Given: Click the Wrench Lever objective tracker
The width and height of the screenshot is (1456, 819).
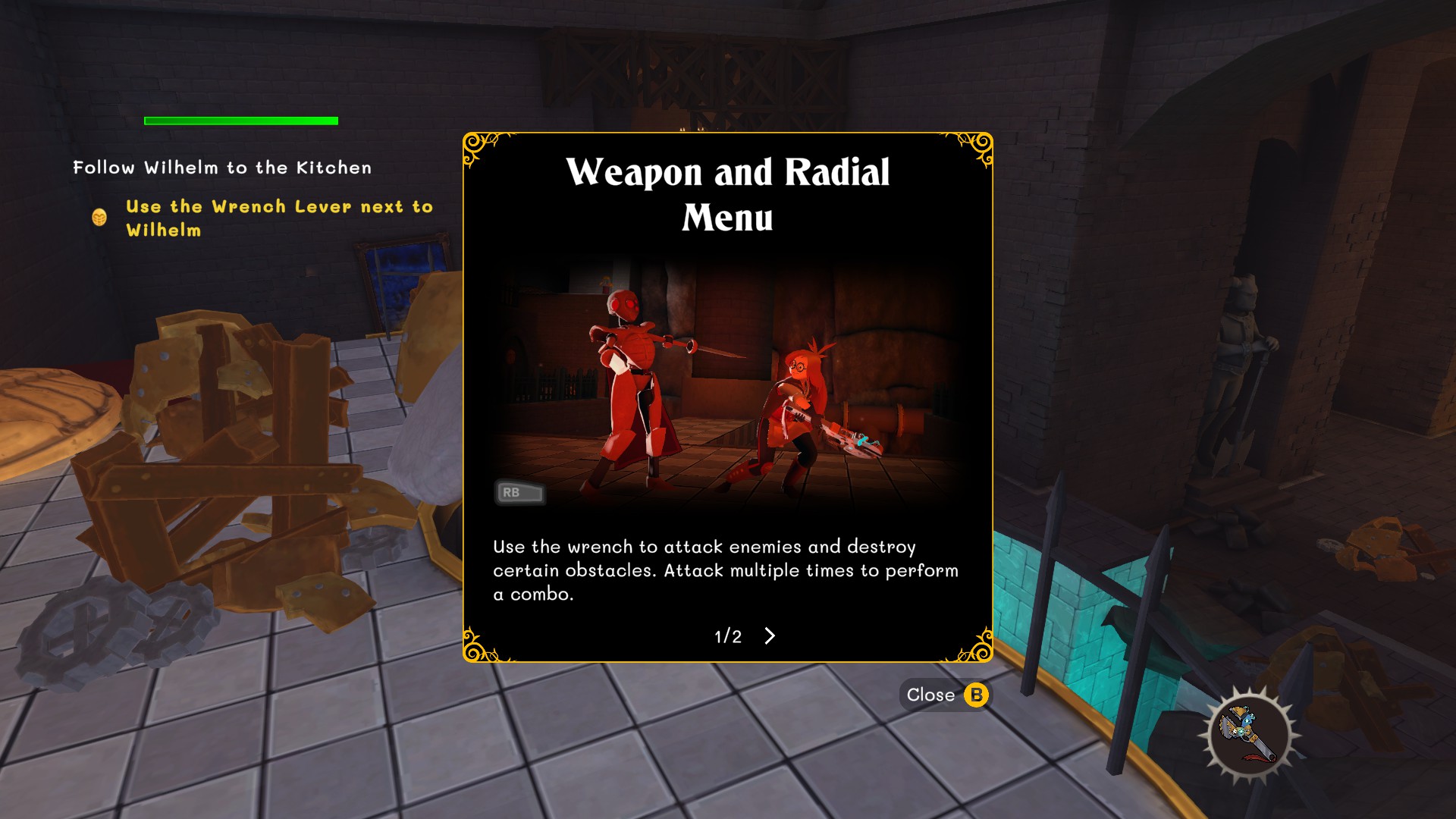Looking at the screenshot, I should point(278,218).
